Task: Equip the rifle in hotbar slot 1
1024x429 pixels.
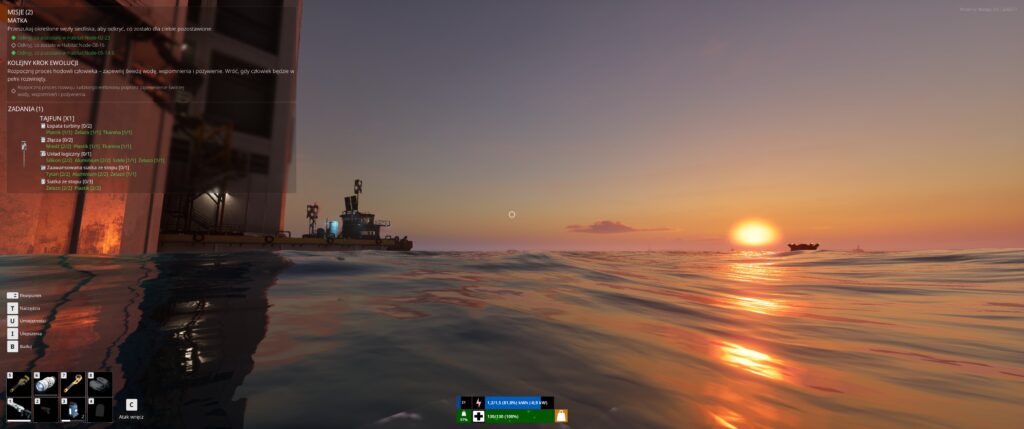Action: (x=18, y=410)
